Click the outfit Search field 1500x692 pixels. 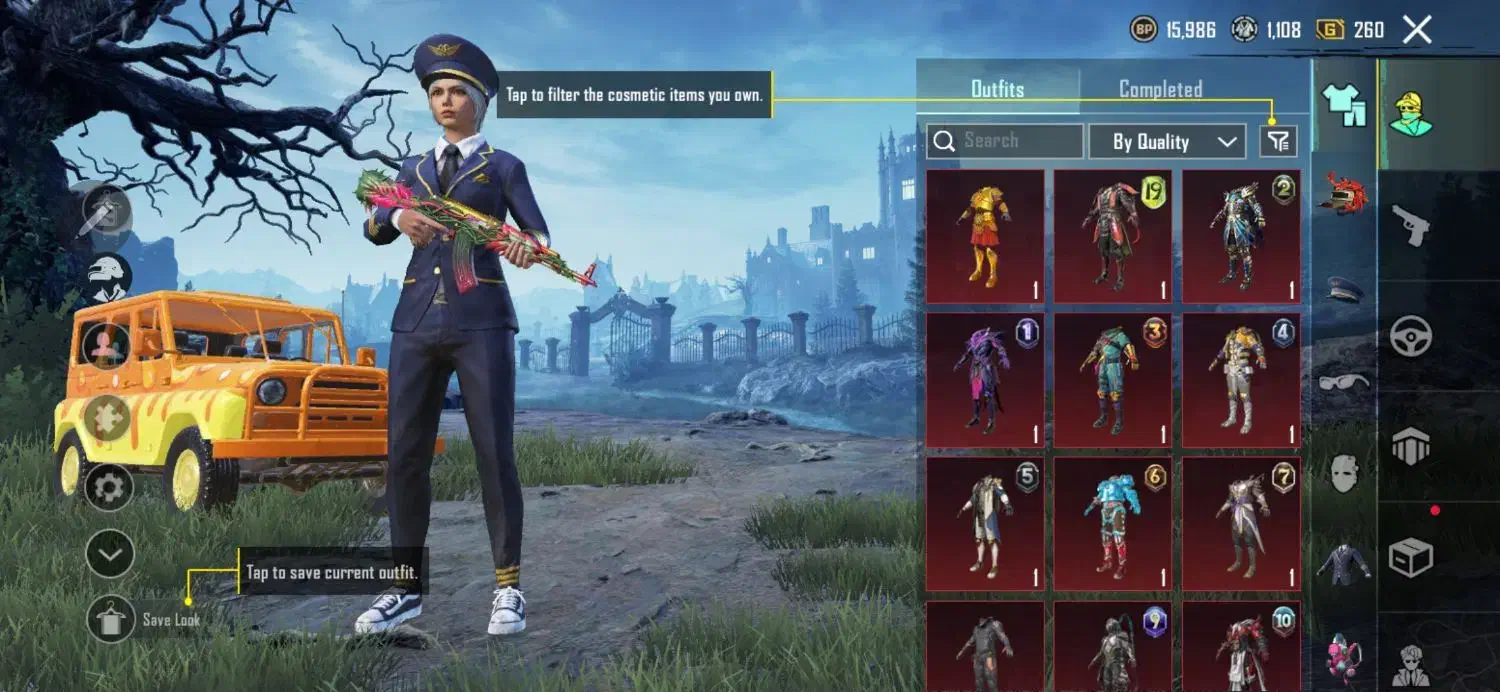click(1005, 141)
